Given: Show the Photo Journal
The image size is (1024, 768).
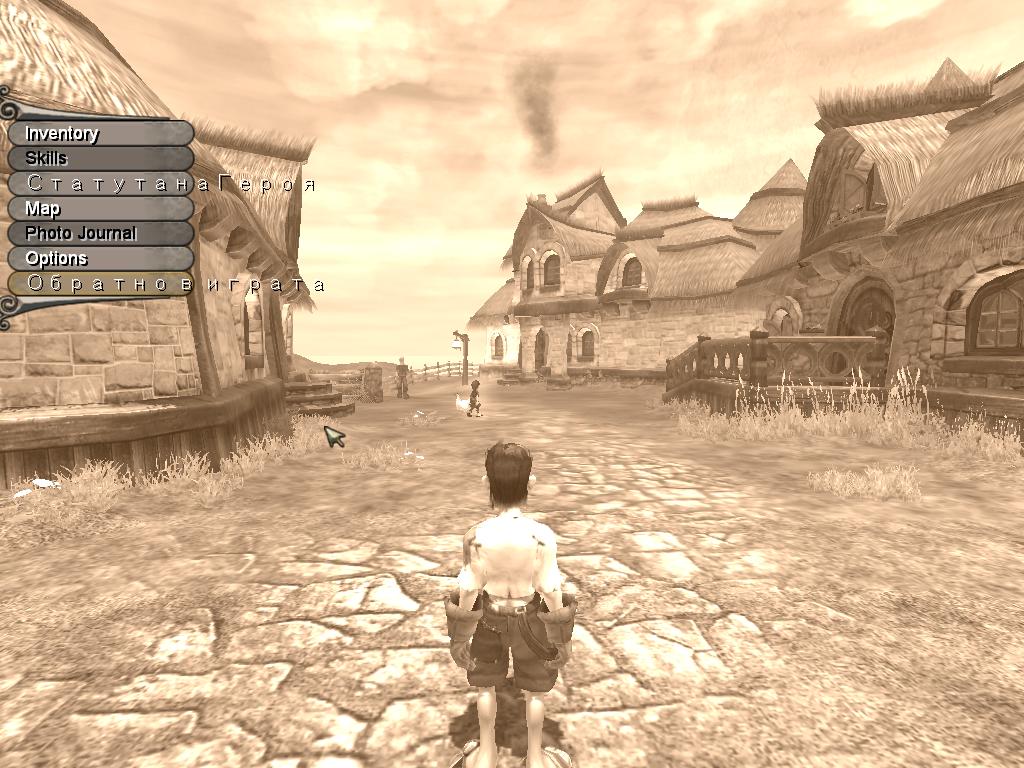Looking at the screenshot, I should [100, 233].
